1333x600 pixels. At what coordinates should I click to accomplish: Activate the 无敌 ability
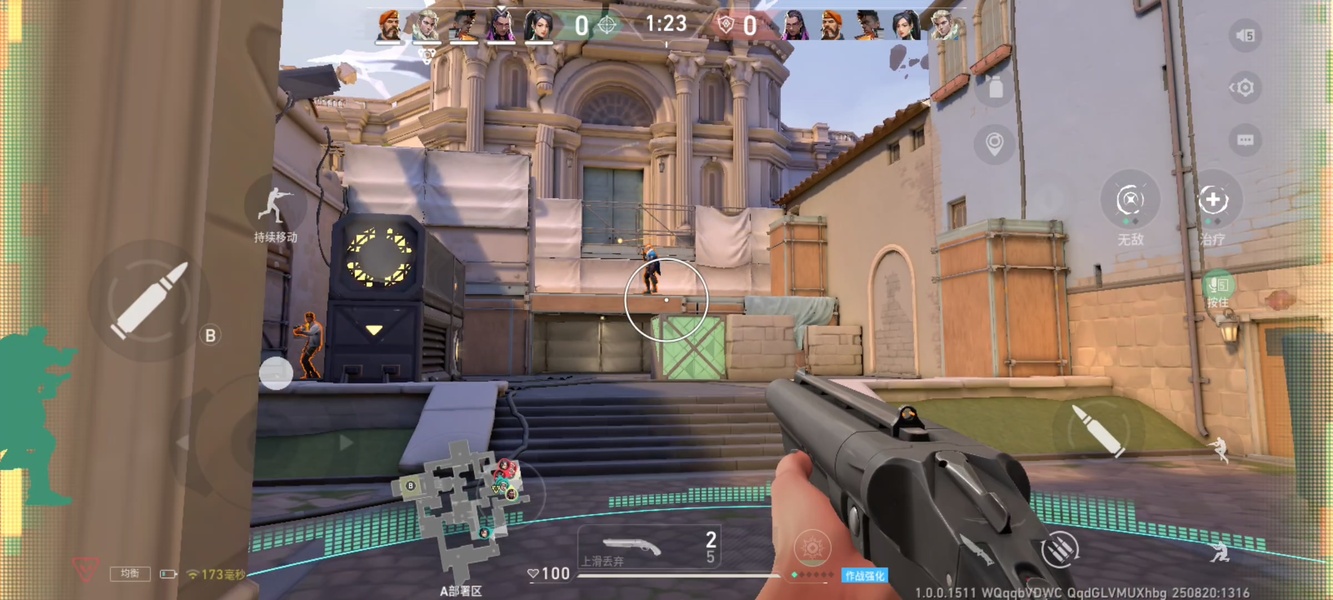[1130, 200]
